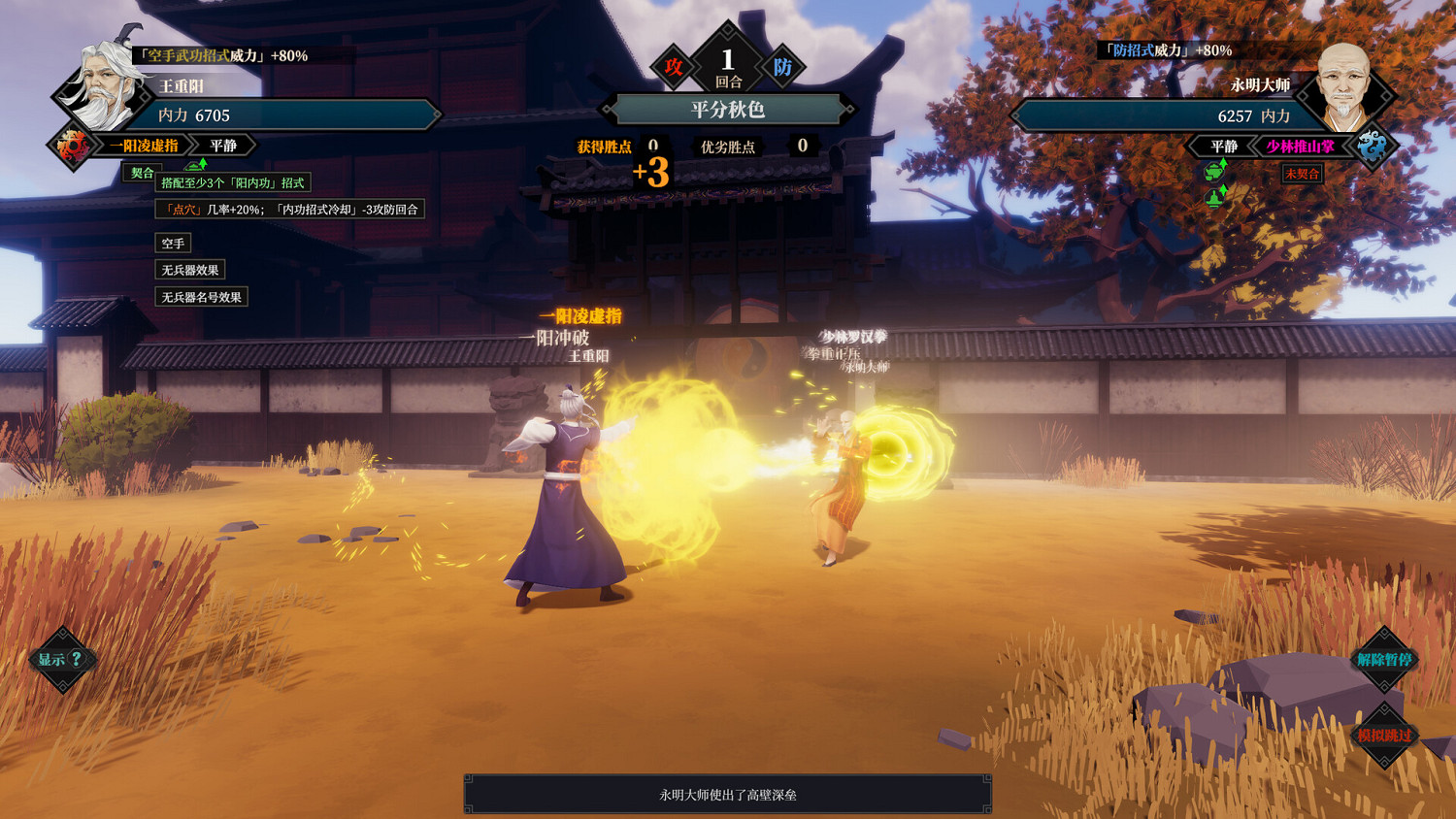This screenshot has height=819, width=1456.
Task: Click the 未契合 status badge on the right
Action: [1301, 174]
